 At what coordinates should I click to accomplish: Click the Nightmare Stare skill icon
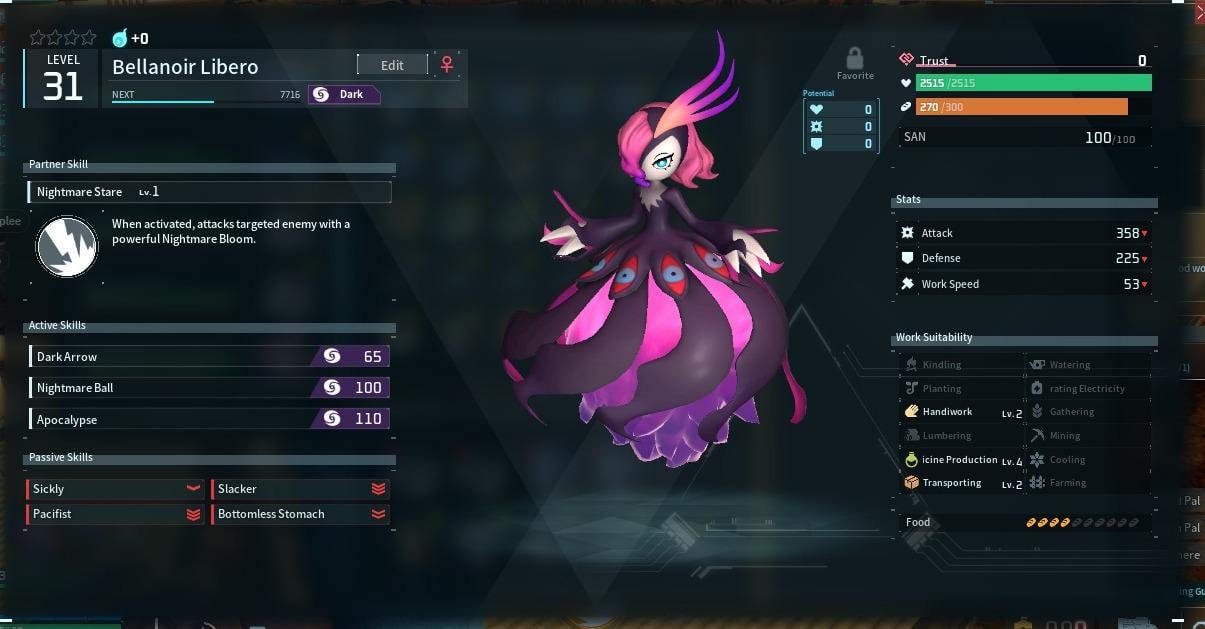tap(67, 248)
